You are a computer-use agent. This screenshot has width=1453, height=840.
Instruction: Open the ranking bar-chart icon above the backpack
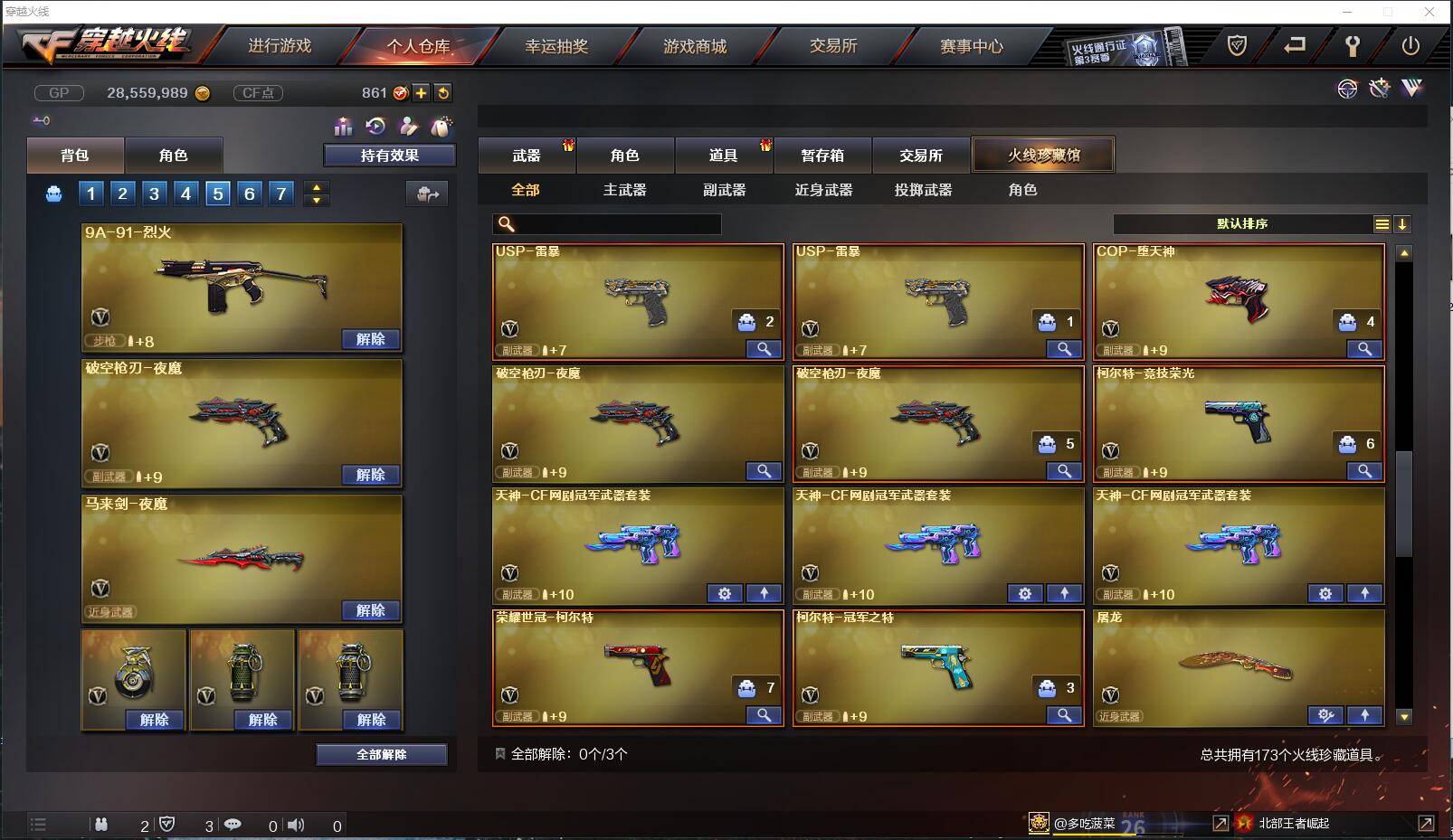(x=343, y=127)
